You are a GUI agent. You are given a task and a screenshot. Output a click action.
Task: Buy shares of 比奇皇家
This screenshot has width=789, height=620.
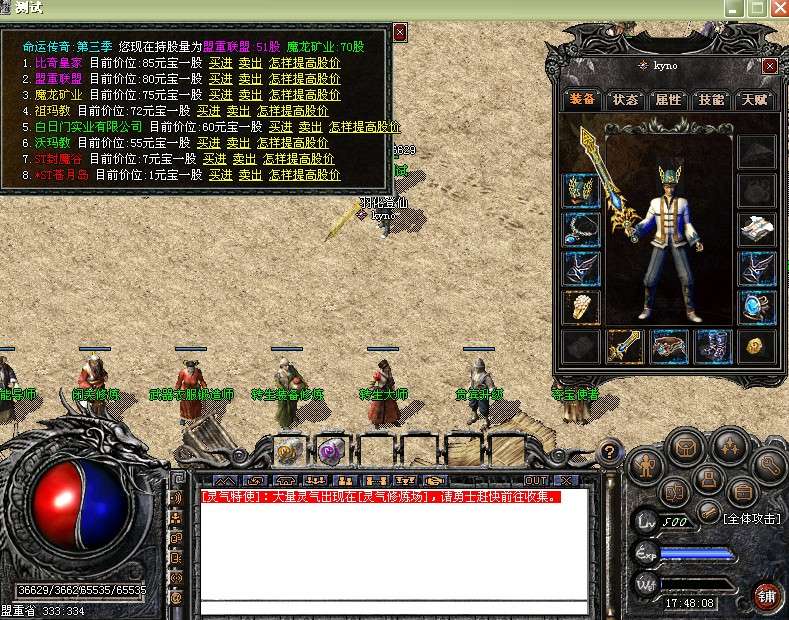point(220,62)
